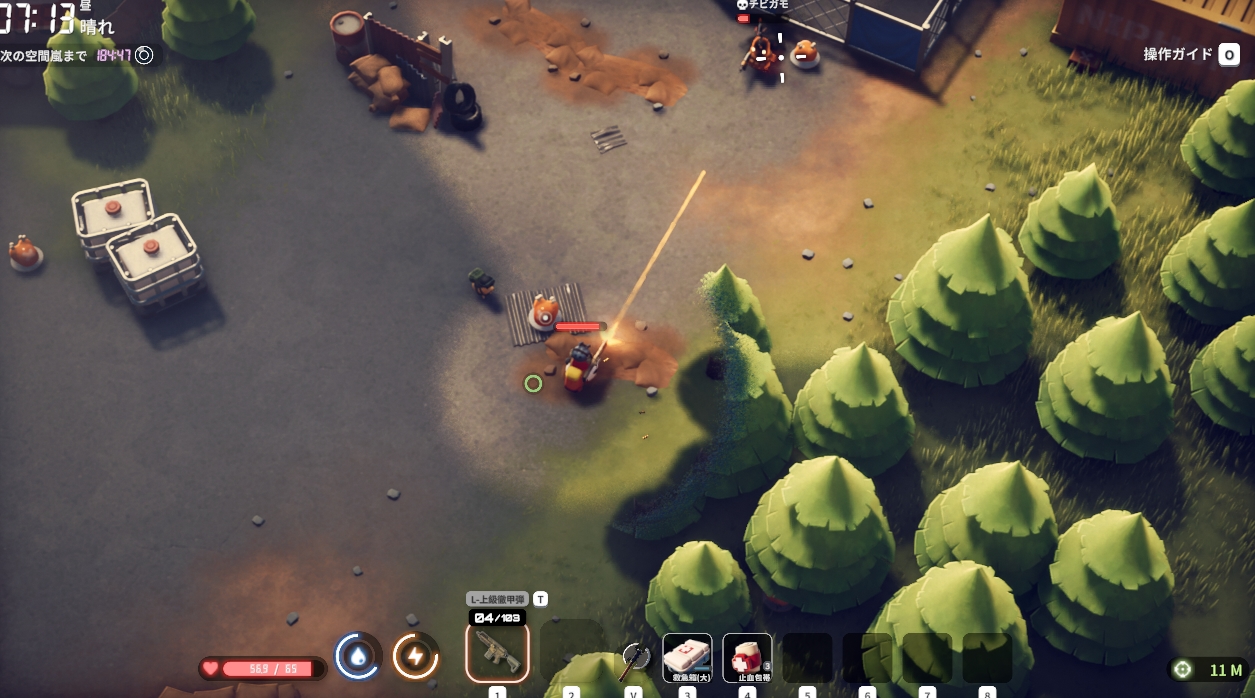
Task: Select the assault rifle weapon slot
Action: [x=497, y=652]
